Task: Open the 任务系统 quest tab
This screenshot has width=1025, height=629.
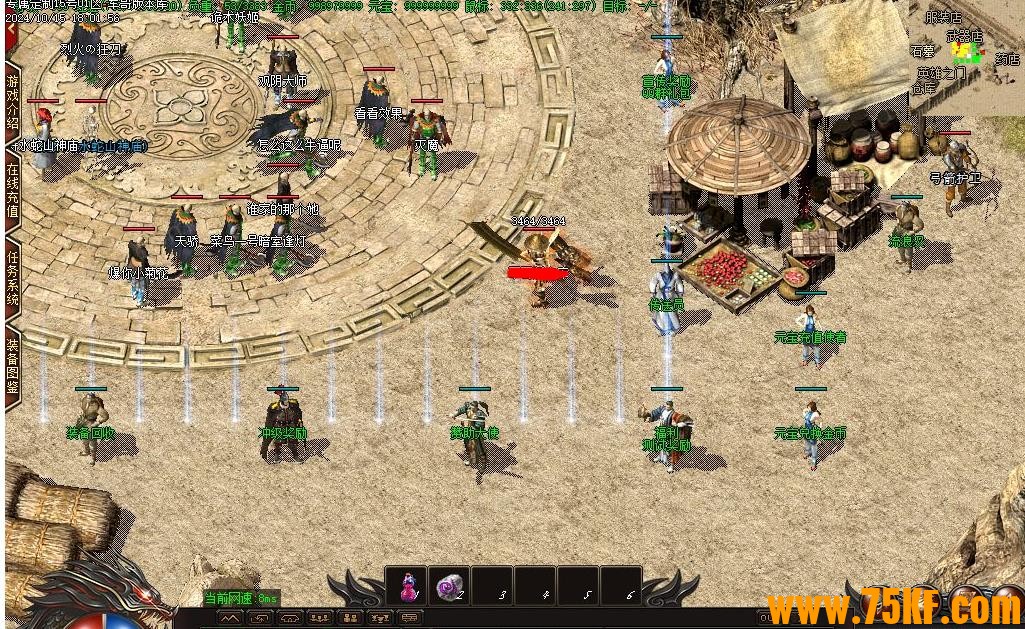Action: 13,279
